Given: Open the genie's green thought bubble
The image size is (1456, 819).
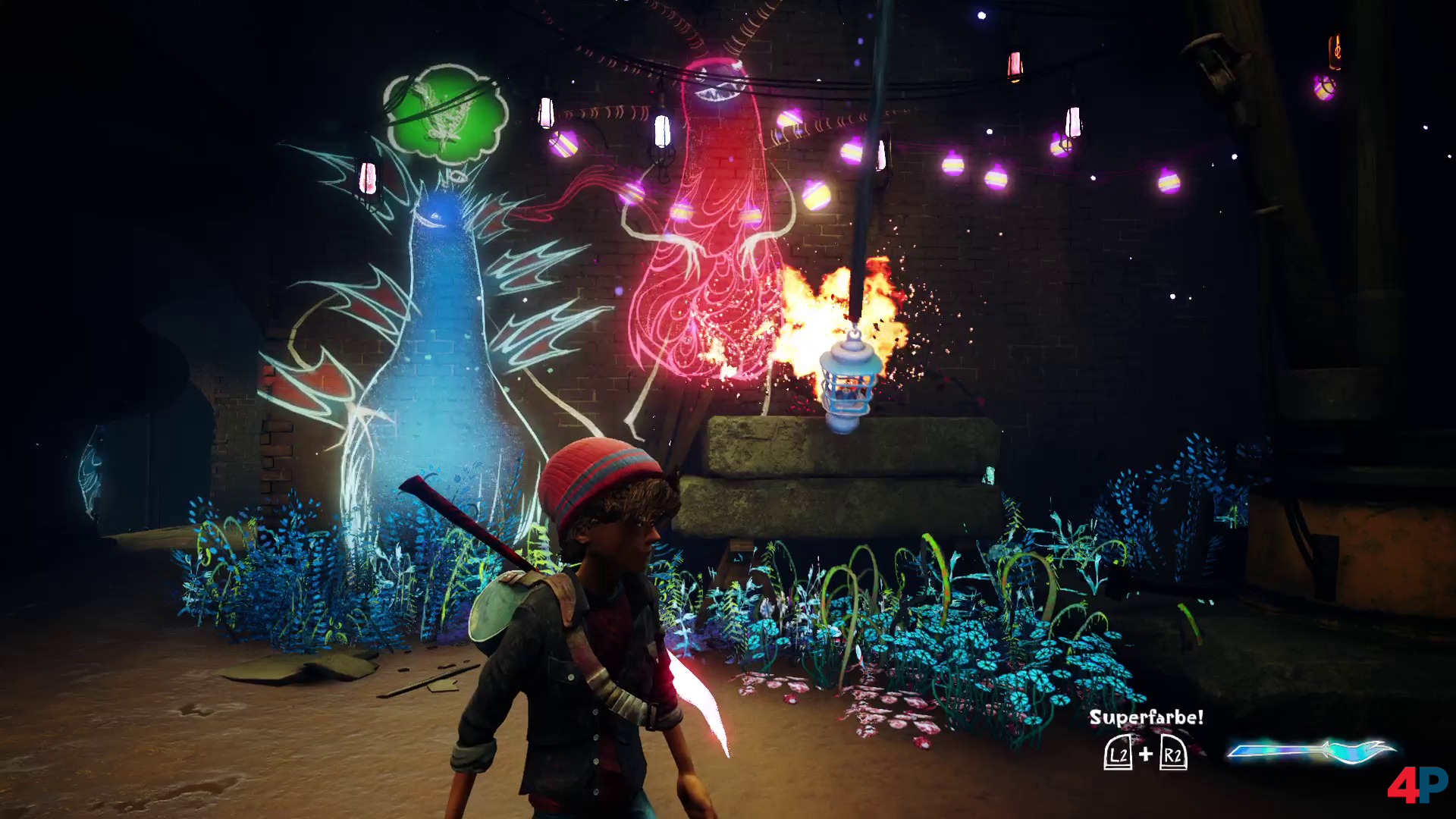Looking at the screenshot, I should point(446,112).
